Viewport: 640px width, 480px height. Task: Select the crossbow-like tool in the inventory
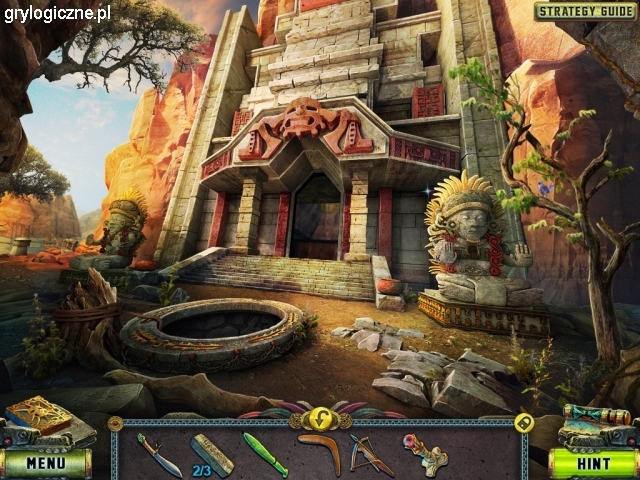pos(370,453)
